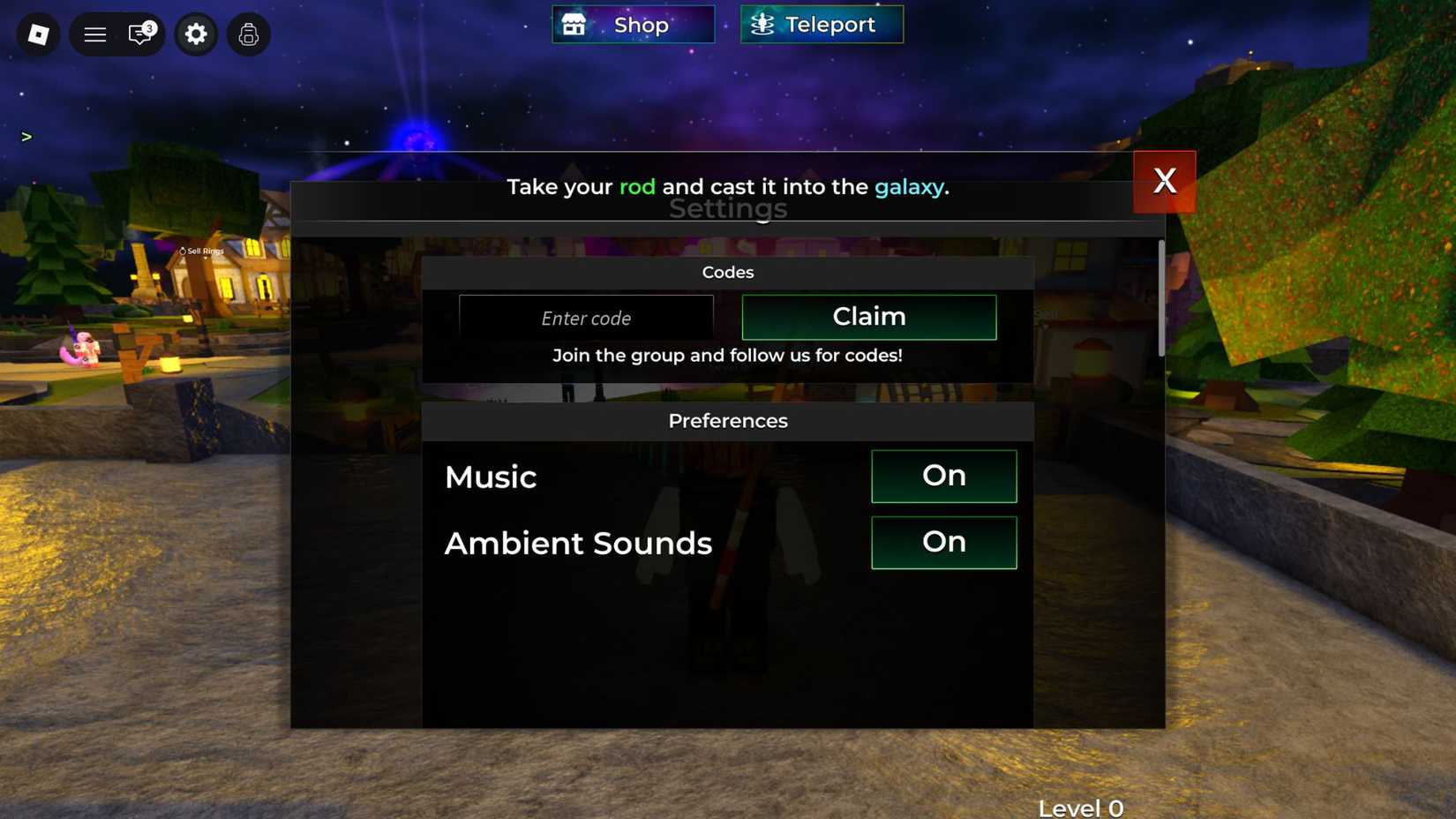This screenshot has width=1456, height=819.
Task: Click the Enter code text field
Action: pyautogui.click(x=586, y=318)
